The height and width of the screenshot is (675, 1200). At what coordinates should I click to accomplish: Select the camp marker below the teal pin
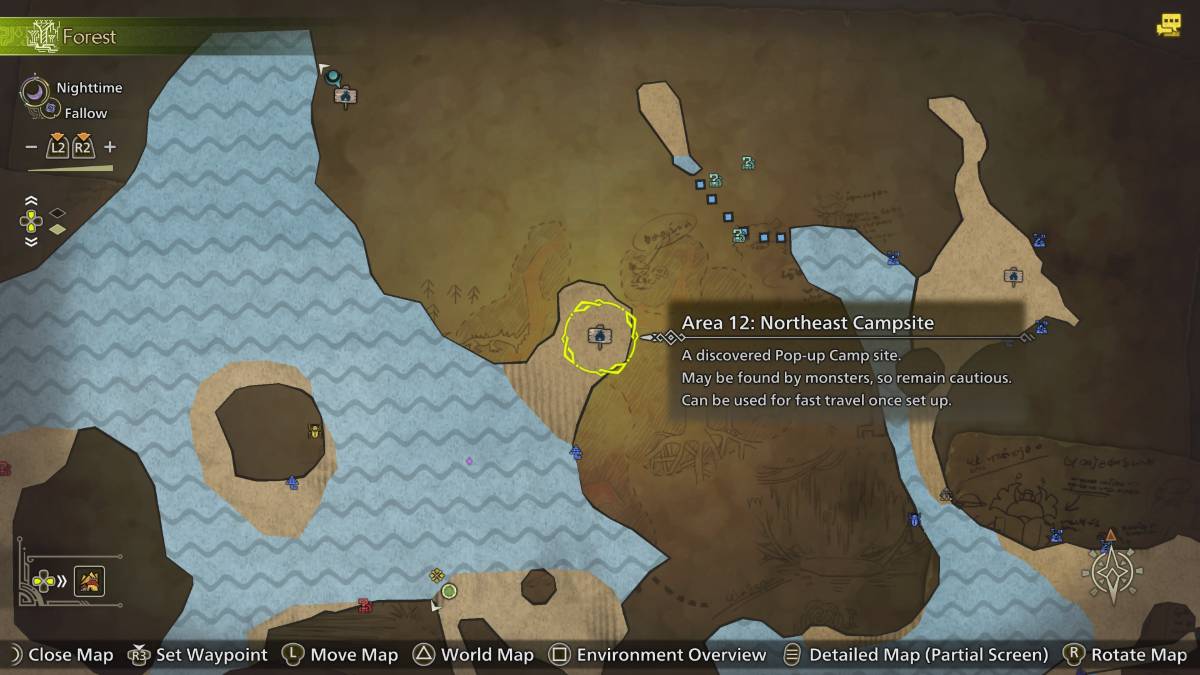346,96
